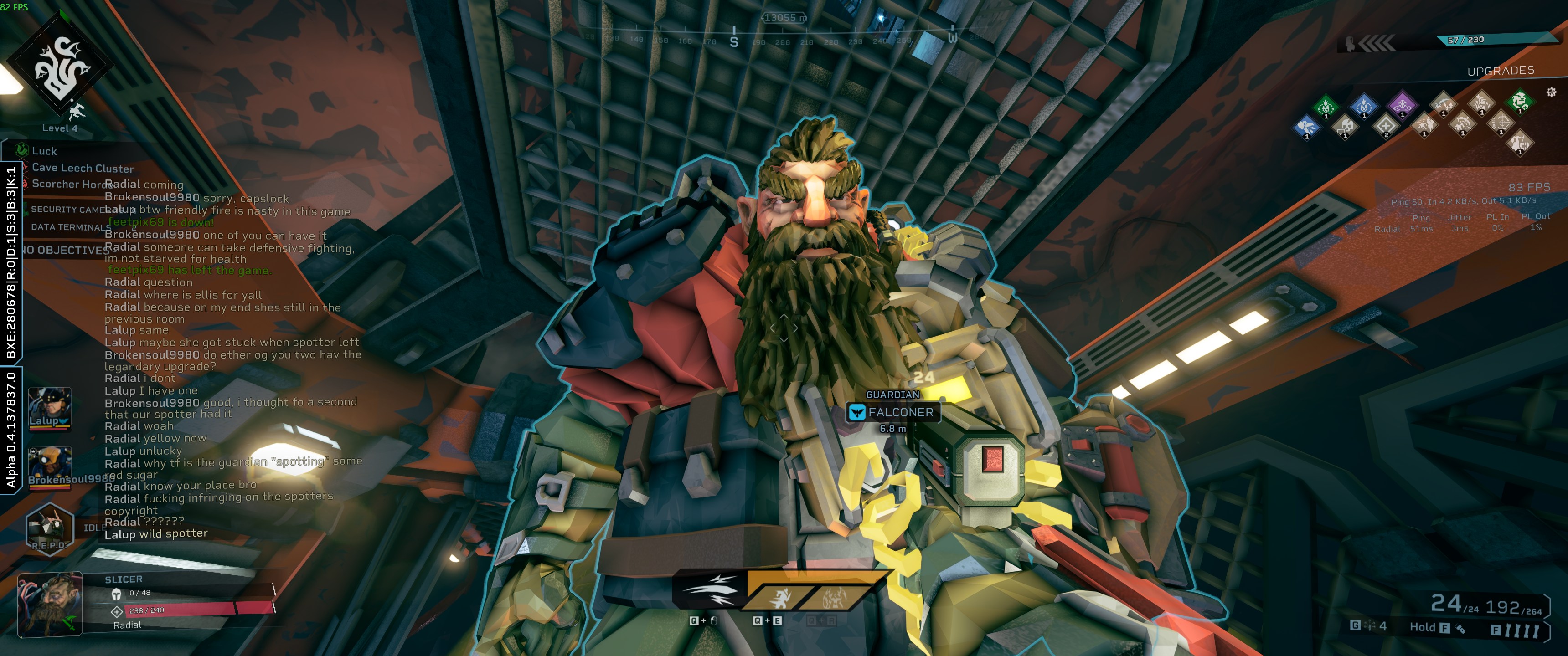Viewport: 1568px width, 656px height.
Task: Open the gear icon beside the upgrades
Action: coord(1551,92)
